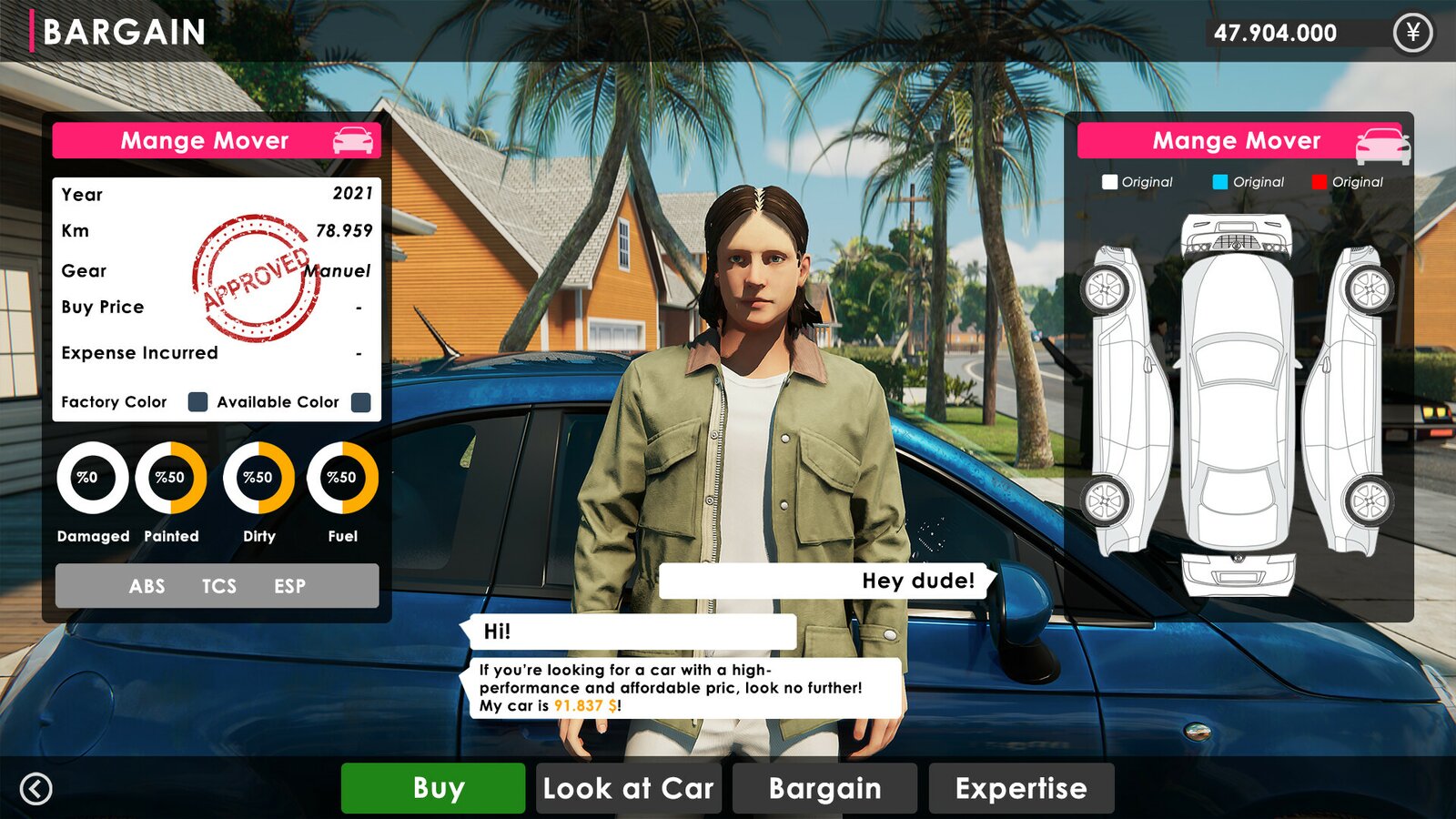Click the Dirty %50 gauge
This screenshot has height=819, width=1456.
(x=258, y=479)
